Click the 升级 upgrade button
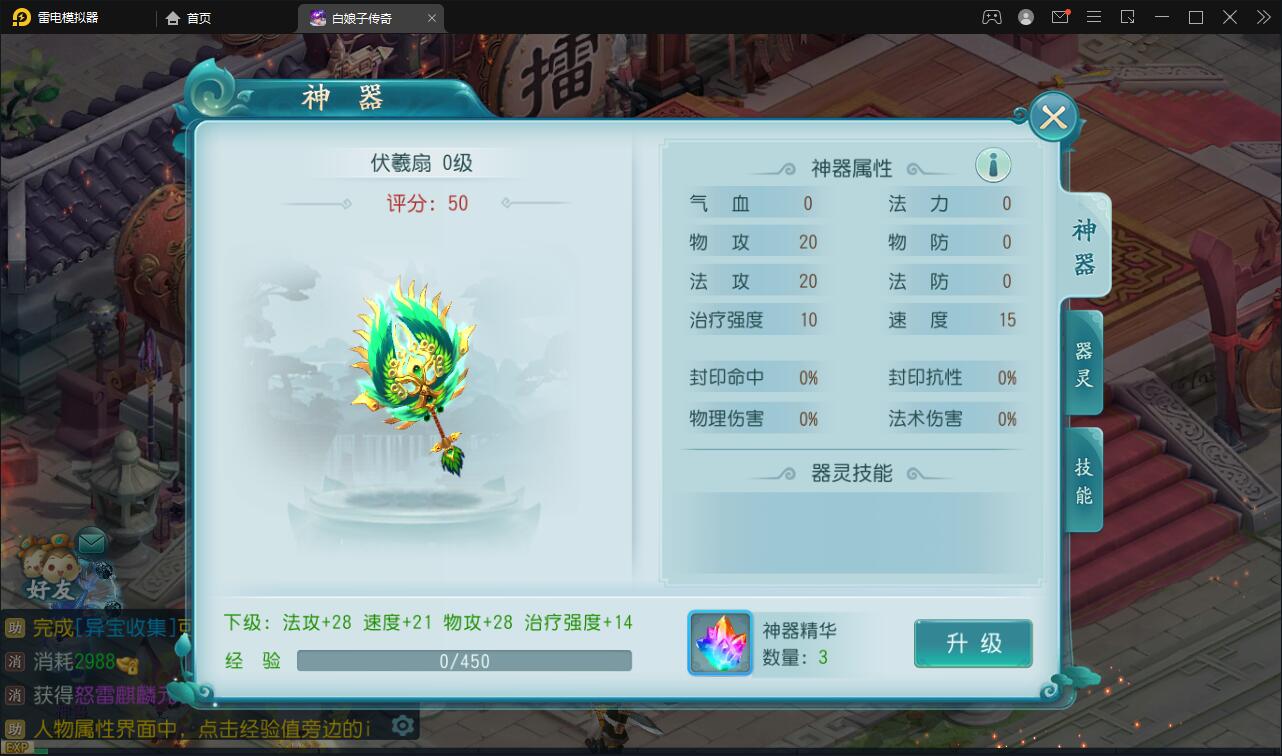 coord(972,643)
